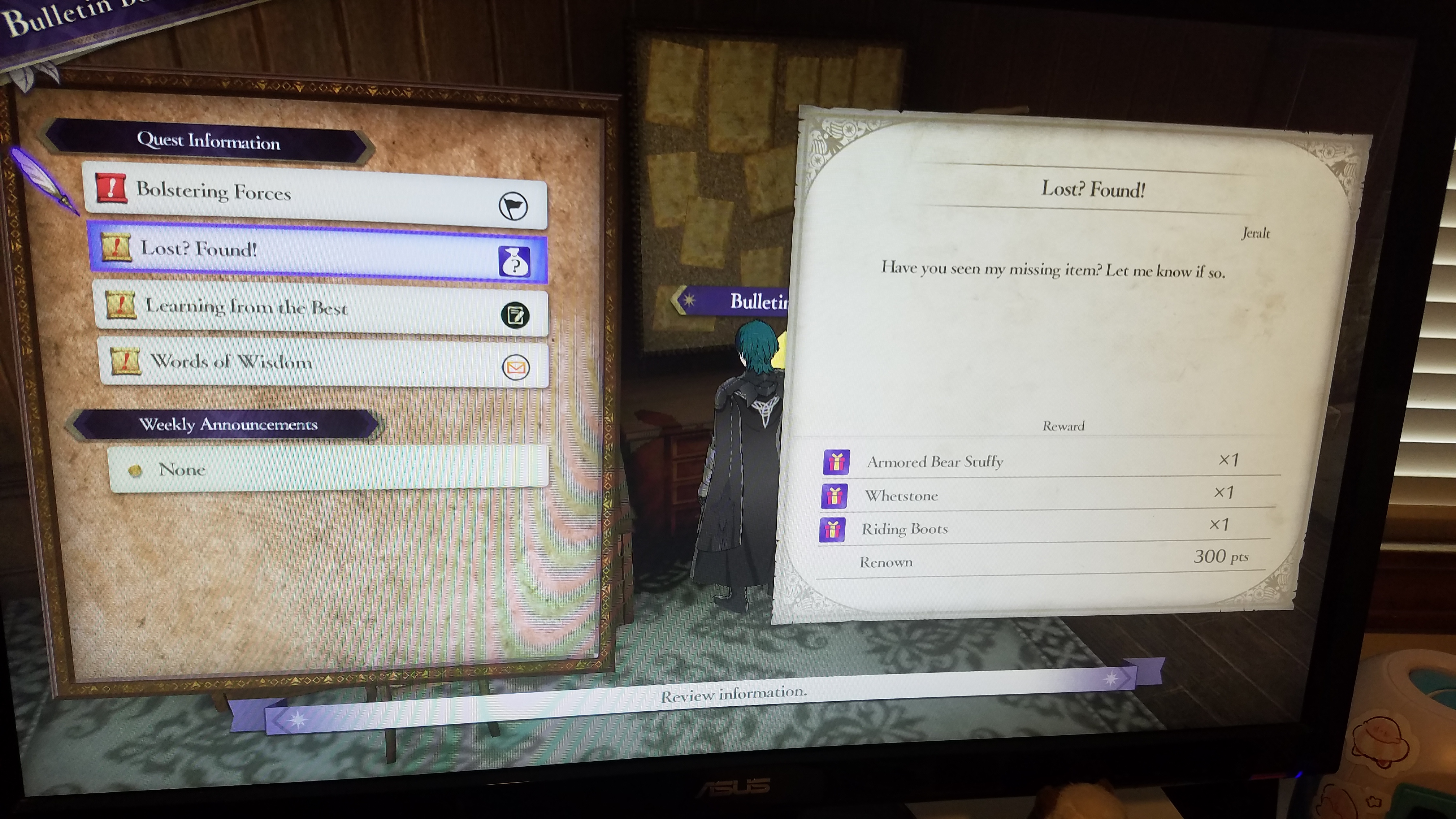Select the Words of Wisdom quest

pyautogui.click(x=323, y=363)
